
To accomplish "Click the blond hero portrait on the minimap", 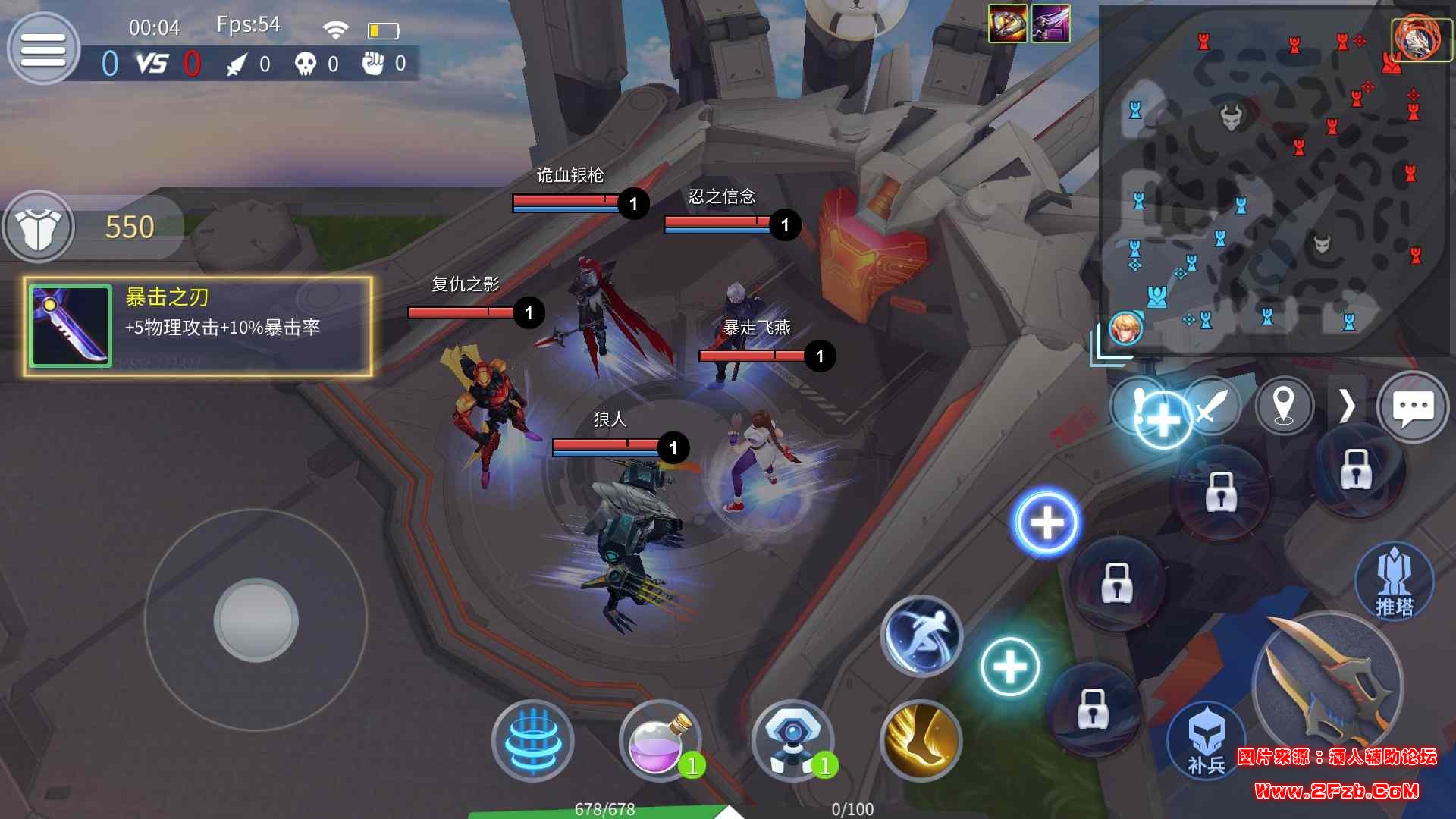I will [x=1125, y=328].
